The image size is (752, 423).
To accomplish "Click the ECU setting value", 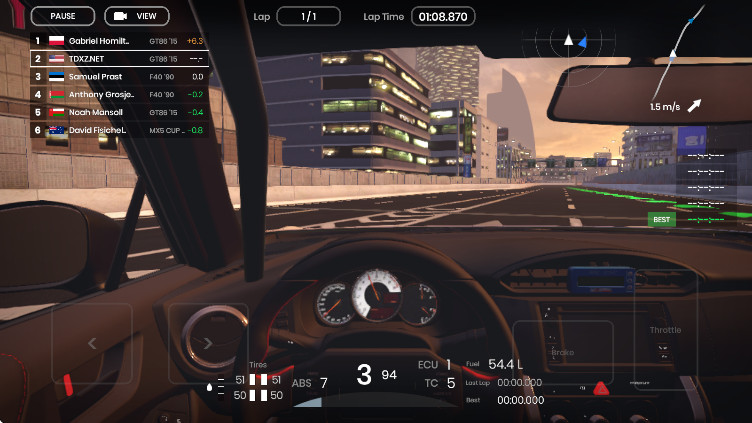I will [449, 364].
